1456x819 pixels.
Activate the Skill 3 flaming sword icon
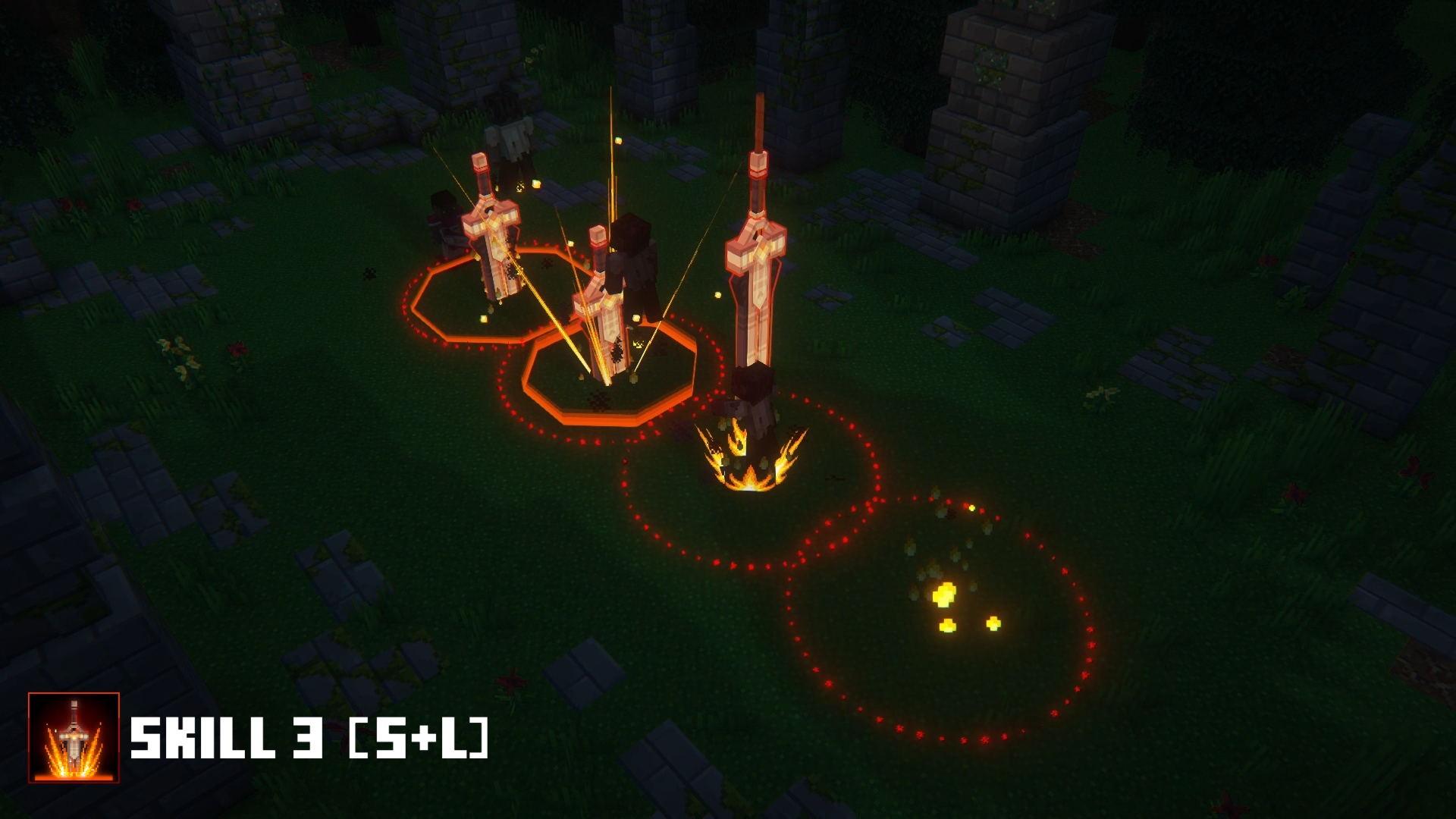click(x=74, y=737)
